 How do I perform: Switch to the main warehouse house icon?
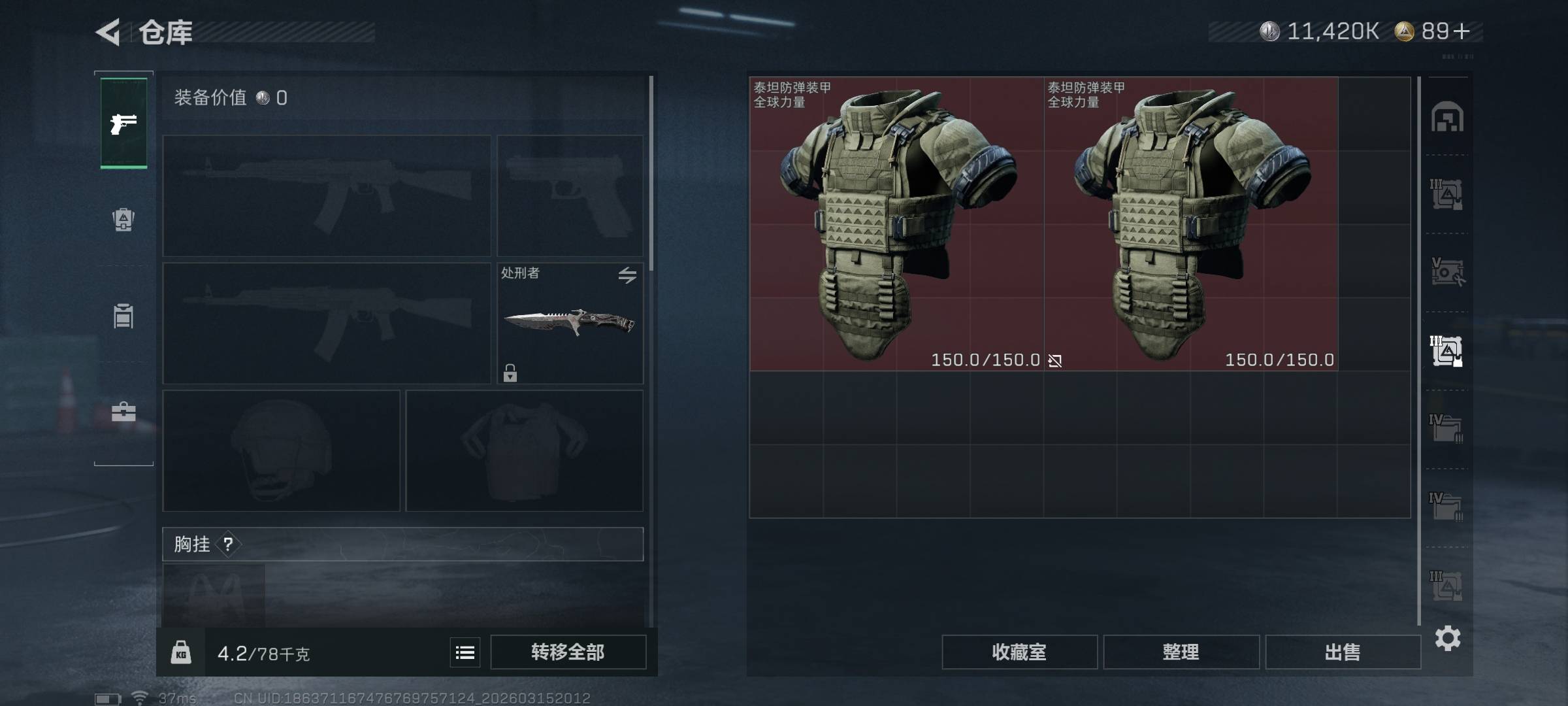pos(1447,117)
